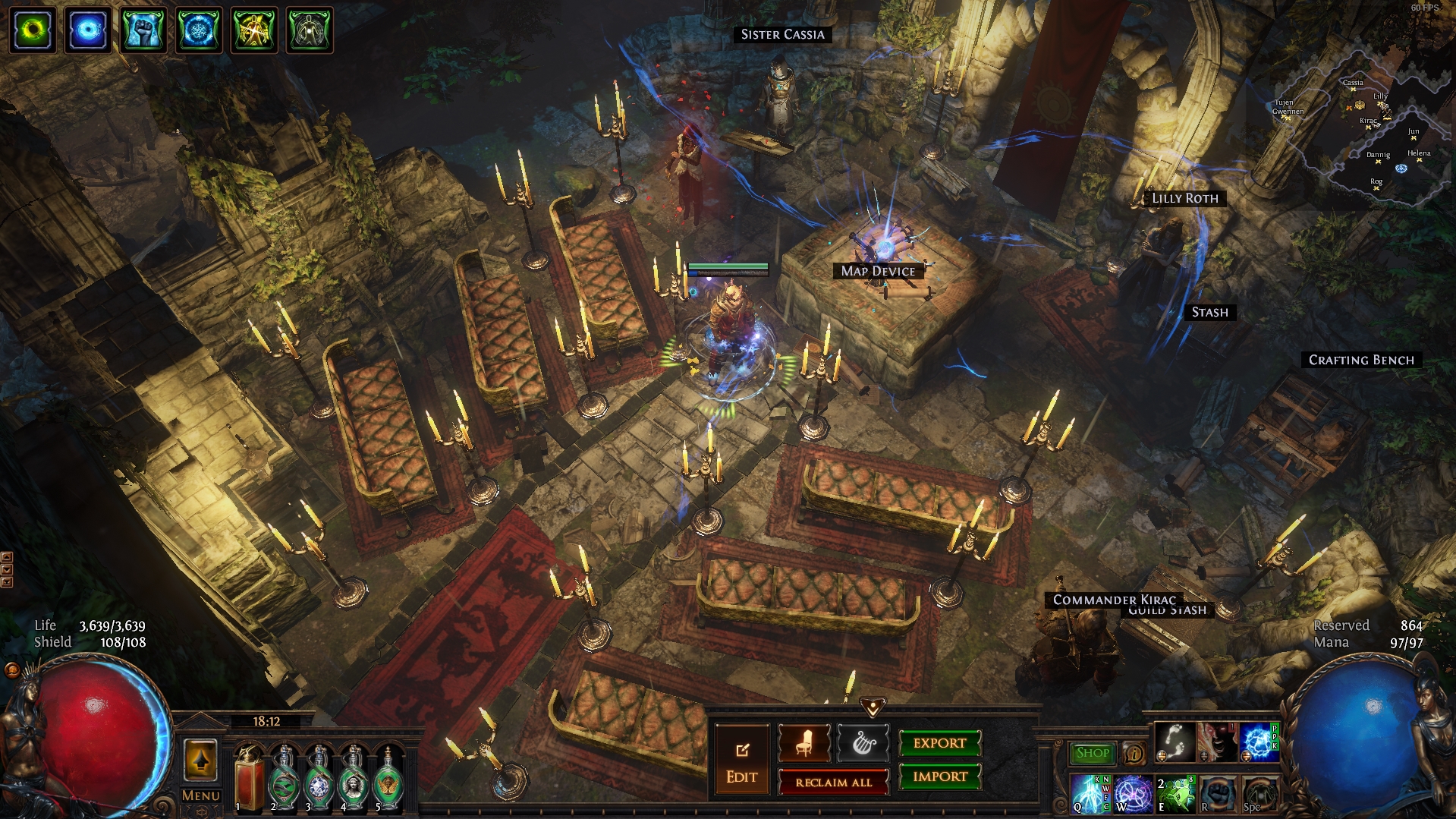The height and width of the screenshot is (819, 1456).
Task: Click the yellow level-up arrow button
Action: pos(201,760)
